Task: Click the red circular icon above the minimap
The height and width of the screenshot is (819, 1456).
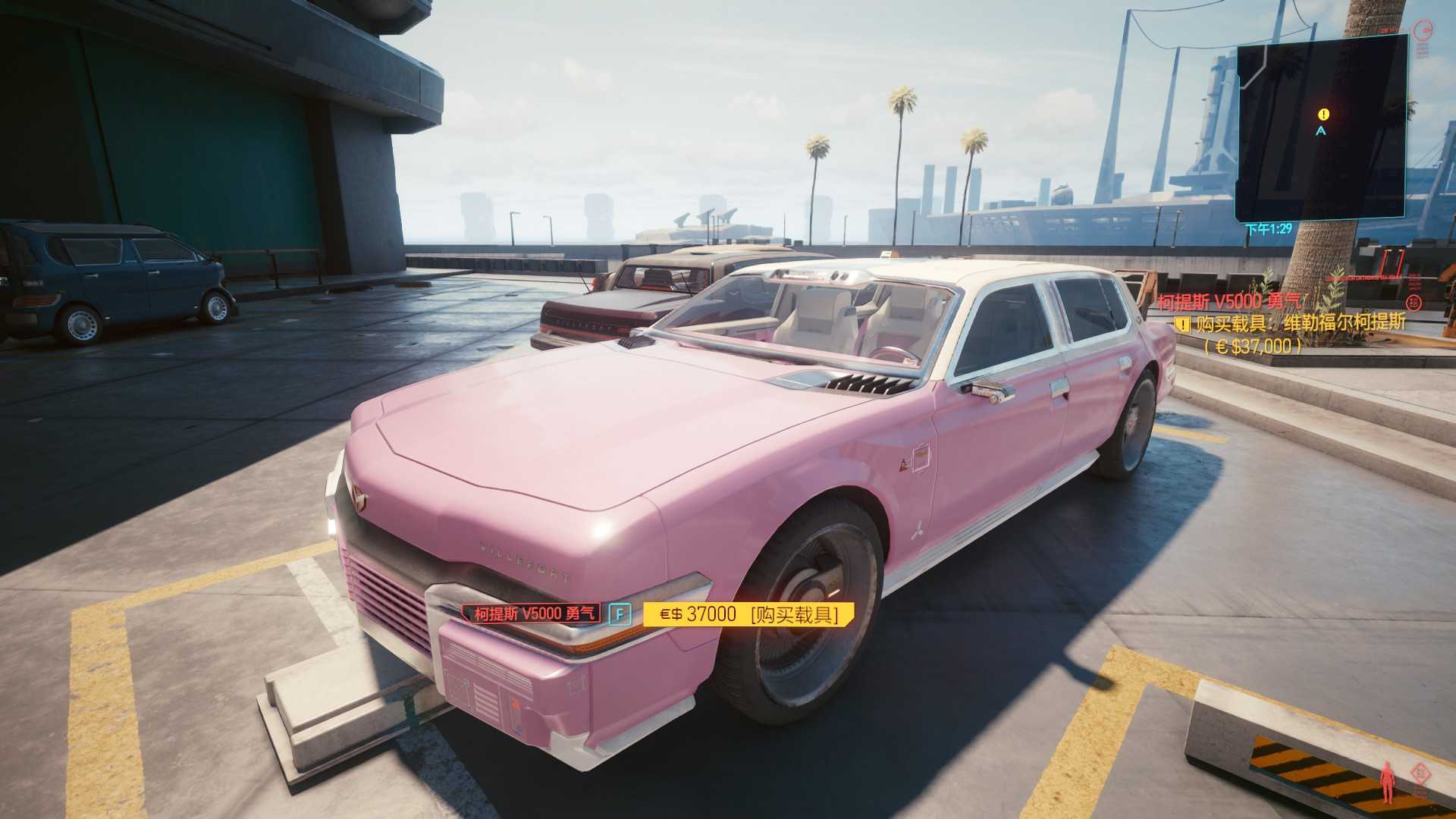Action: pos(1423,30)
